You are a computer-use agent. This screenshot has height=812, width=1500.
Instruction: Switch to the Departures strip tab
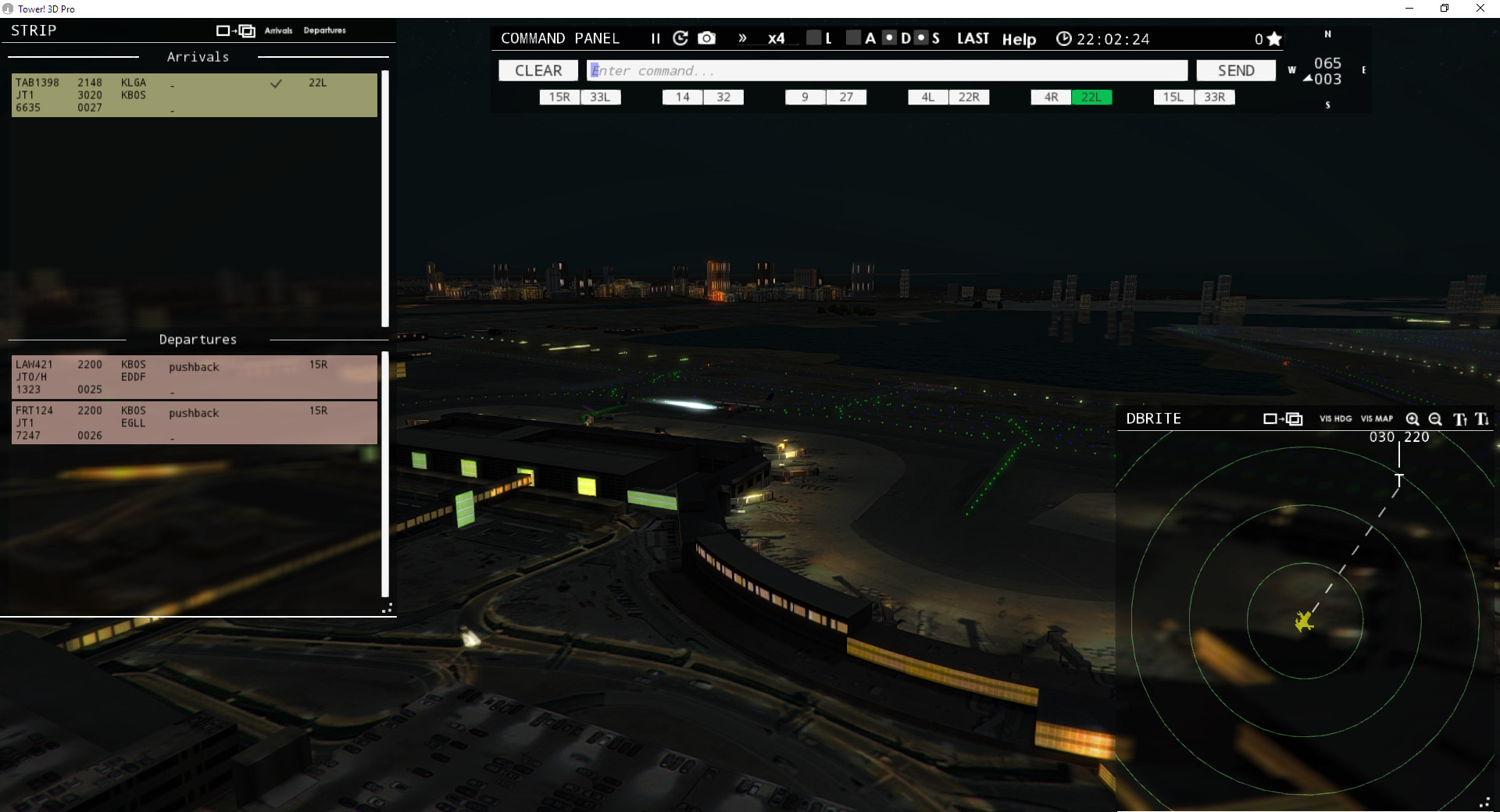(x=324, y=30)
